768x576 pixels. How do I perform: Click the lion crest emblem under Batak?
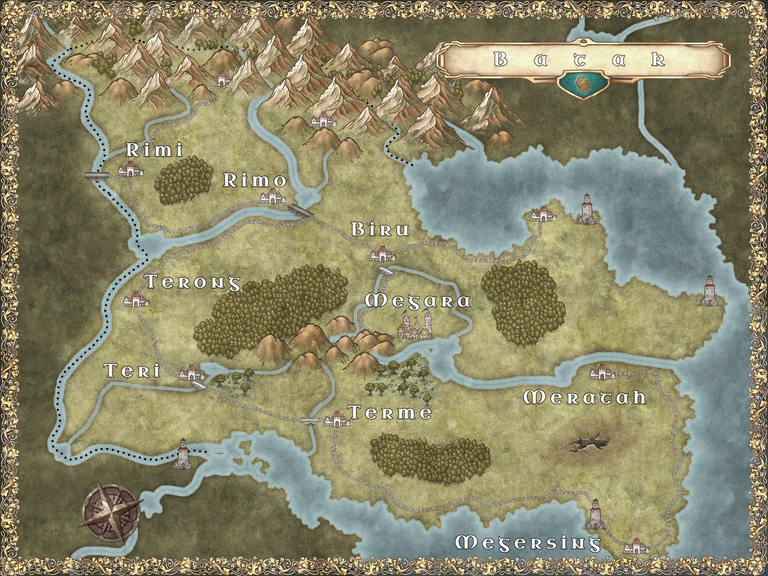pyautogui.click(x=578, y=86)
